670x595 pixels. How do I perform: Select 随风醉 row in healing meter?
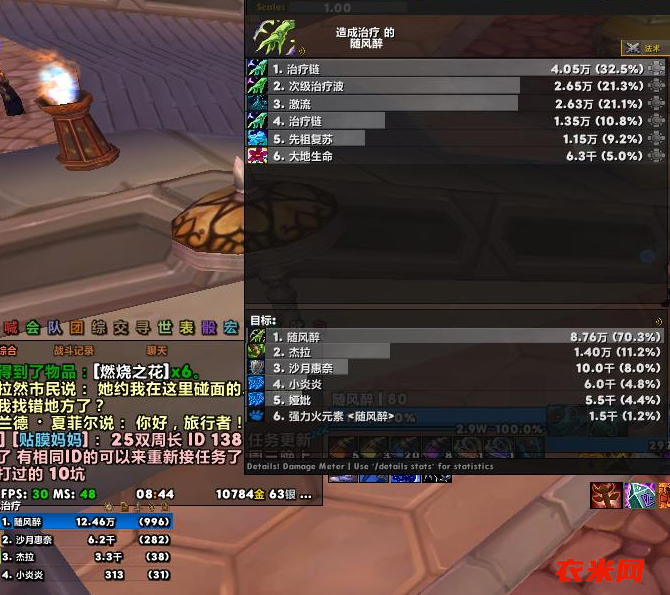(87, 521)
